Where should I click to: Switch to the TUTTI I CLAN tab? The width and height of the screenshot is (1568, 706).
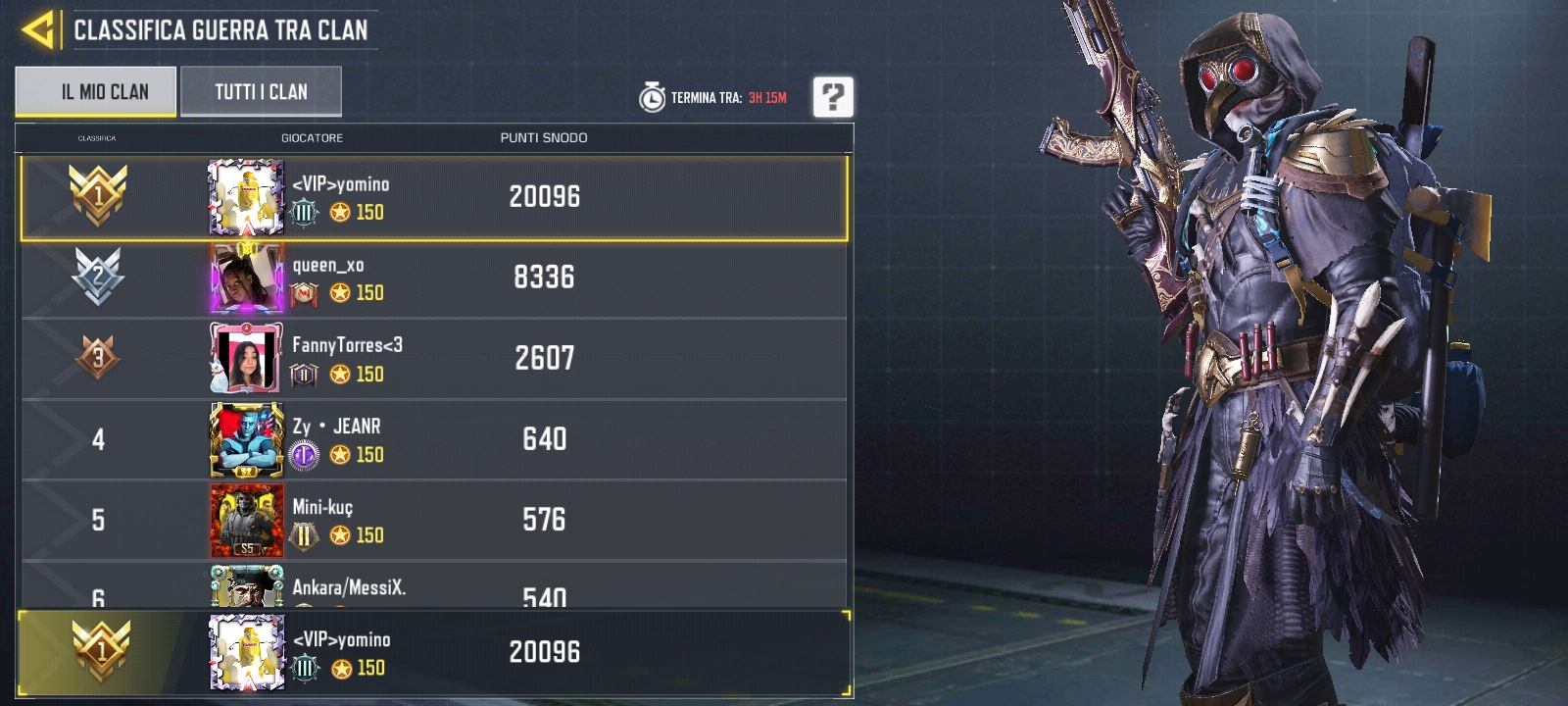coord(260,91)
